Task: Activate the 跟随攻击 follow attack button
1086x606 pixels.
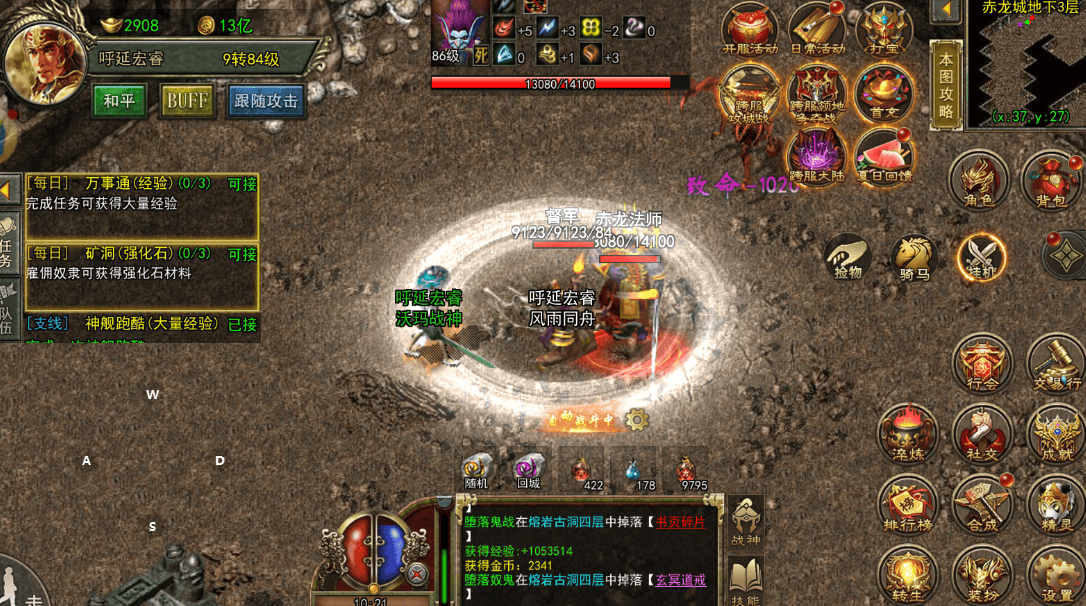Action: (x=267, y=100)
